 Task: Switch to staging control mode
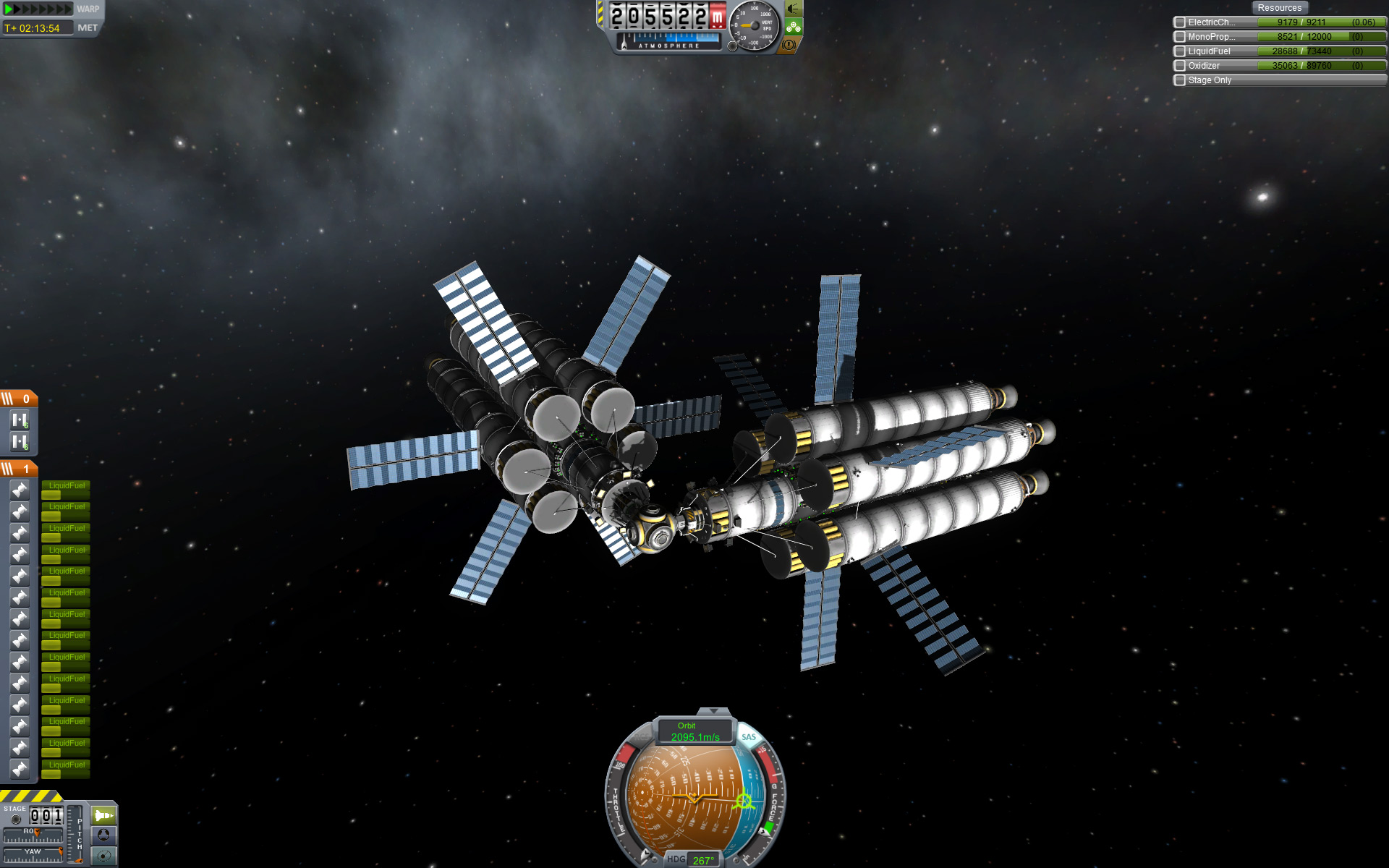[x=103, y=816]
